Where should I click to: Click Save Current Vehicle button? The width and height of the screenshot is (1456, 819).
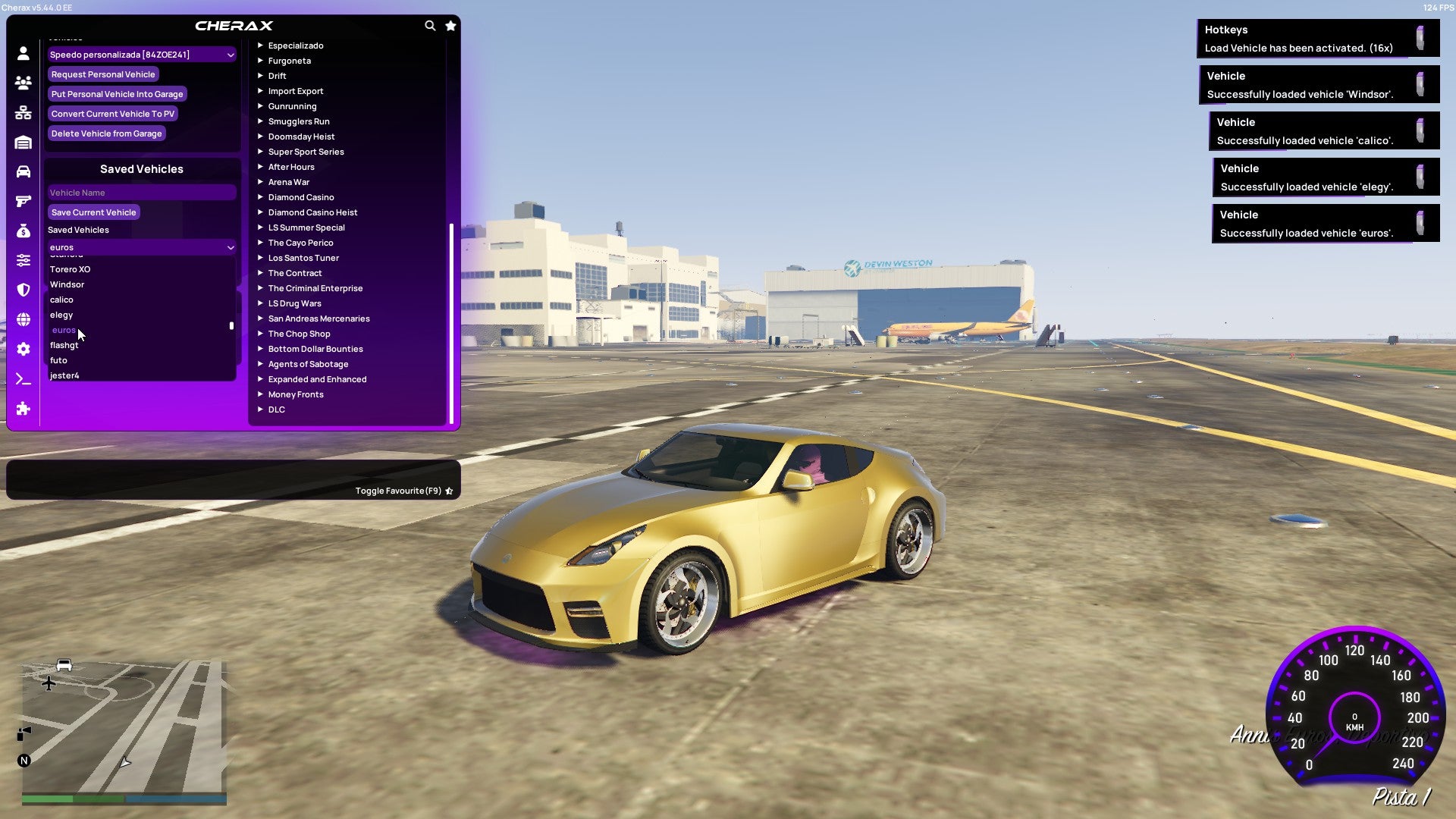(x=93, y=212)
